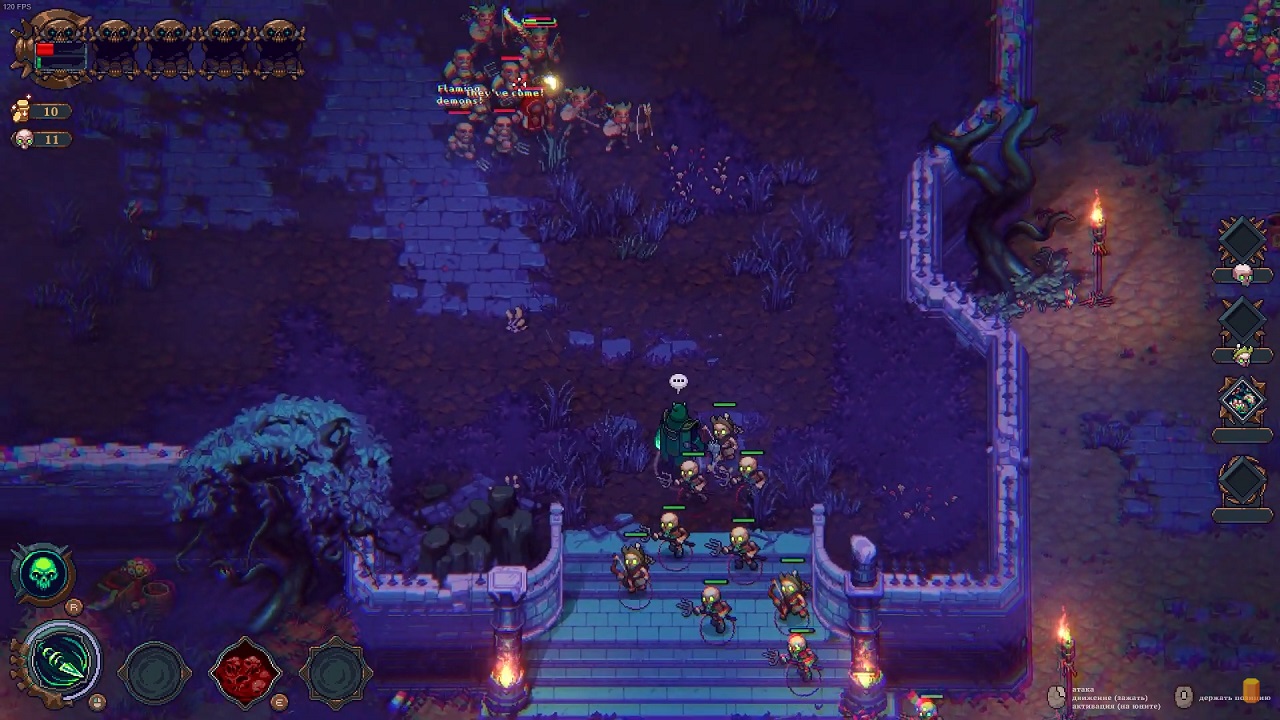Trigger the red skull pile ability
The image size is (1280, 720).
(x=245, y=671)
